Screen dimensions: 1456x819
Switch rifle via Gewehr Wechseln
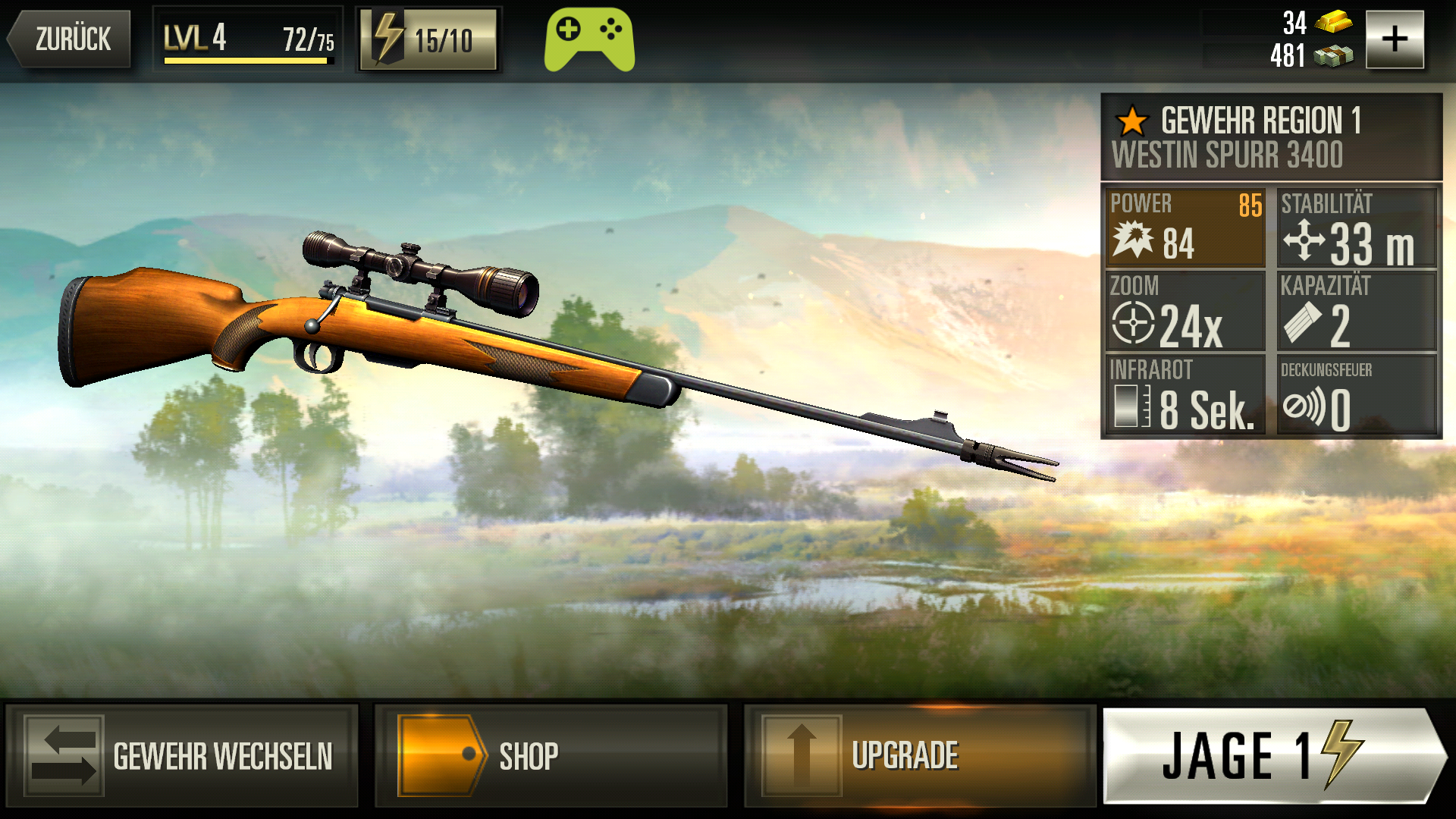click(182, 755)
